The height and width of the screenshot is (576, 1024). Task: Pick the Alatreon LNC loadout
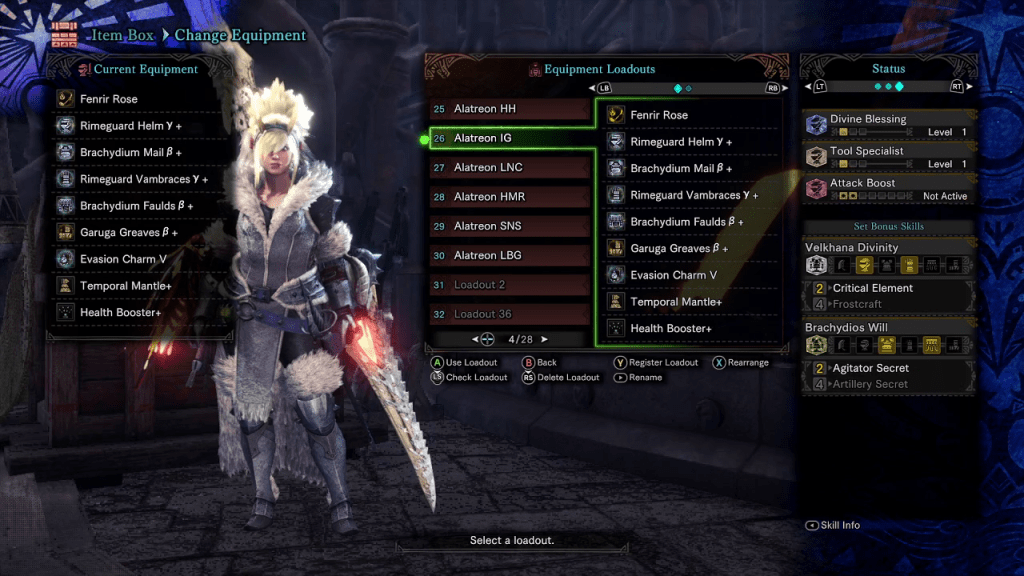(x=509, y=168)
